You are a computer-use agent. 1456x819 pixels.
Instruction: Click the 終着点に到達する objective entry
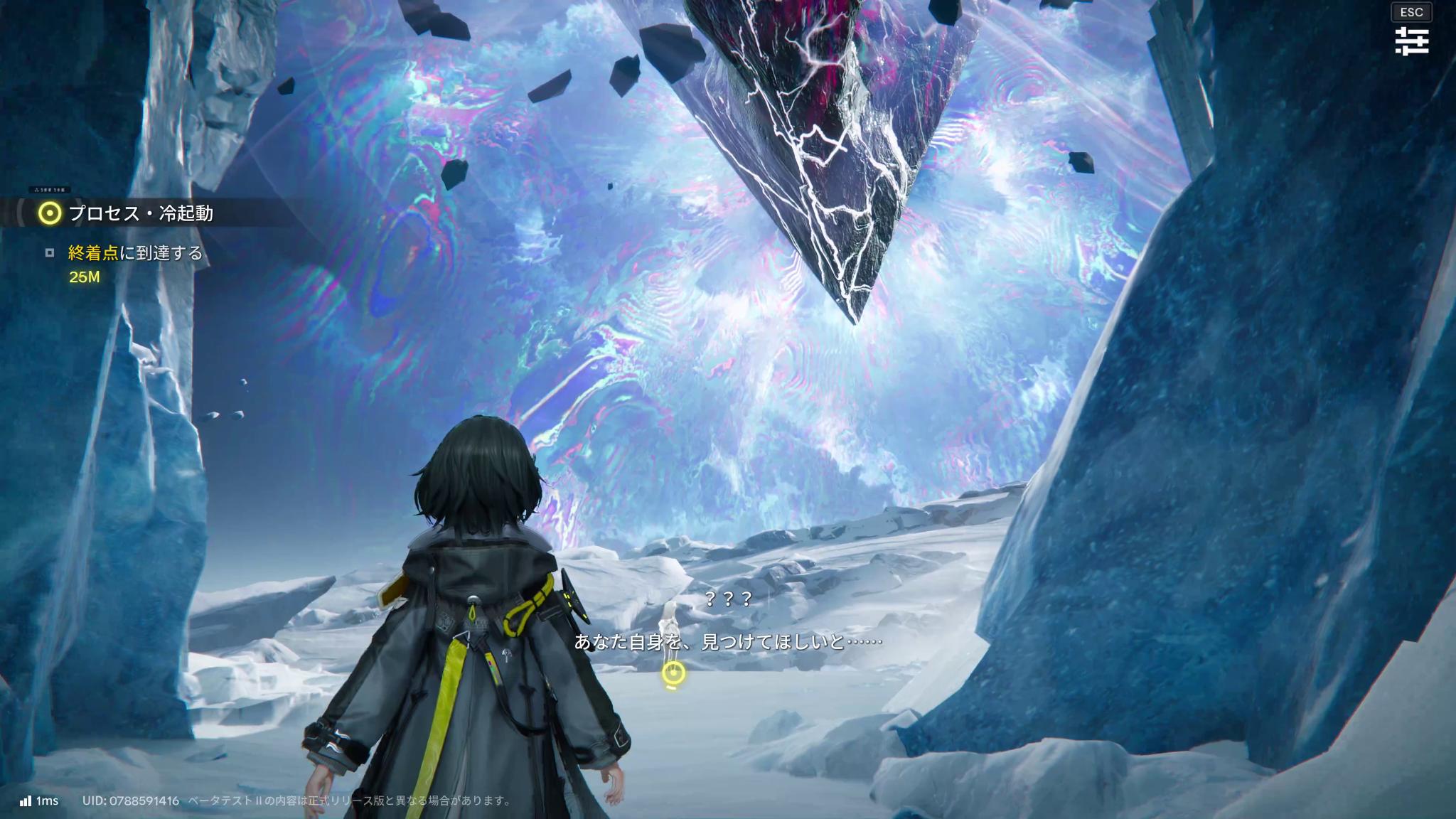click(x=135, y=253)
